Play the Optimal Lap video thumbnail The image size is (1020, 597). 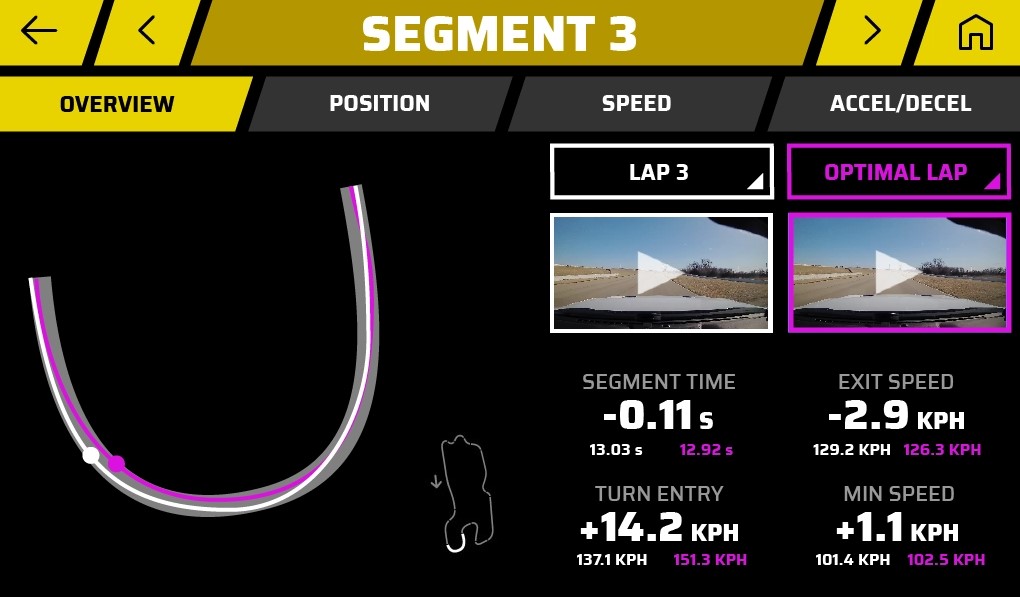click(x=898, y=272)
